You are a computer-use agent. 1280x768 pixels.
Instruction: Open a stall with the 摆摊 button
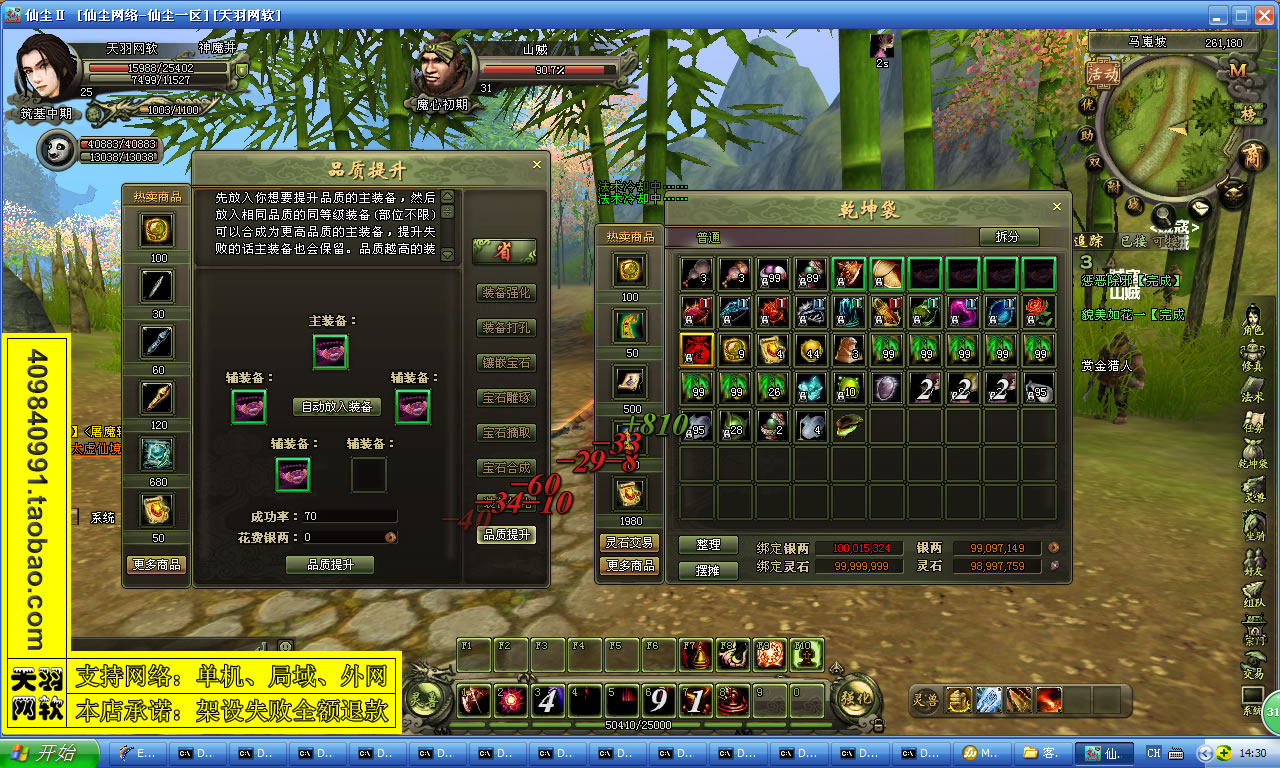708,570
